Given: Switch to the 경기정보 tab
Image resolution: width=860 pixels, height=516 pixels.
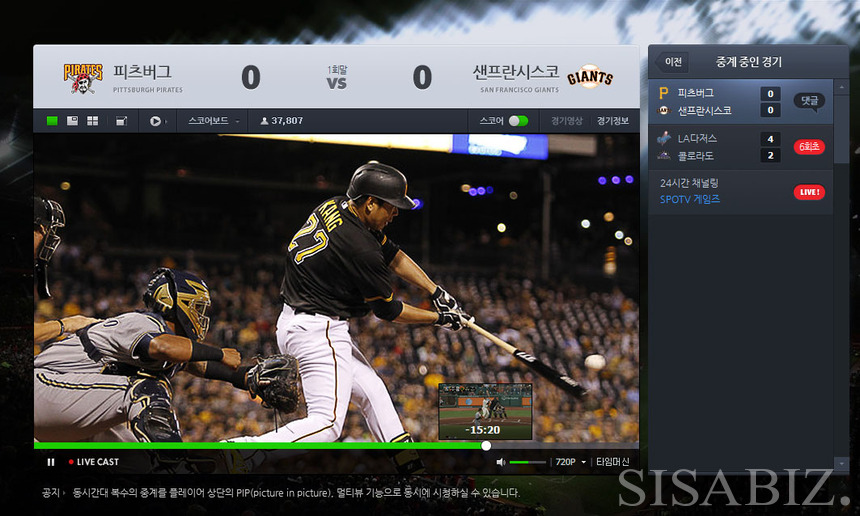Looking at the screenshot, I should click(x=612, y=121).
